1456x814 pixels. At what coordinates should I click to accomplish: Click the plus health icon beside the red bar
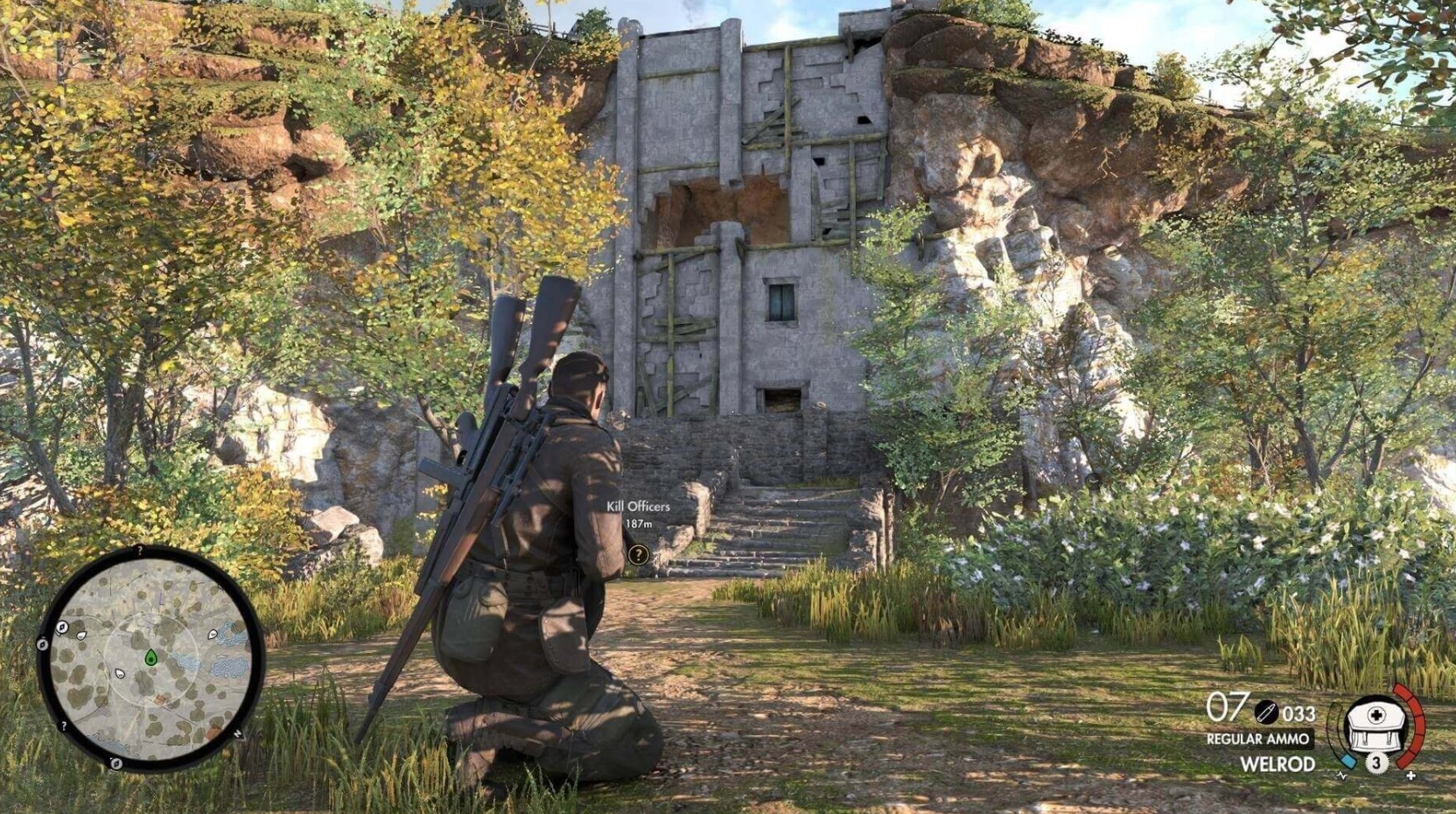coord(1410,776)
